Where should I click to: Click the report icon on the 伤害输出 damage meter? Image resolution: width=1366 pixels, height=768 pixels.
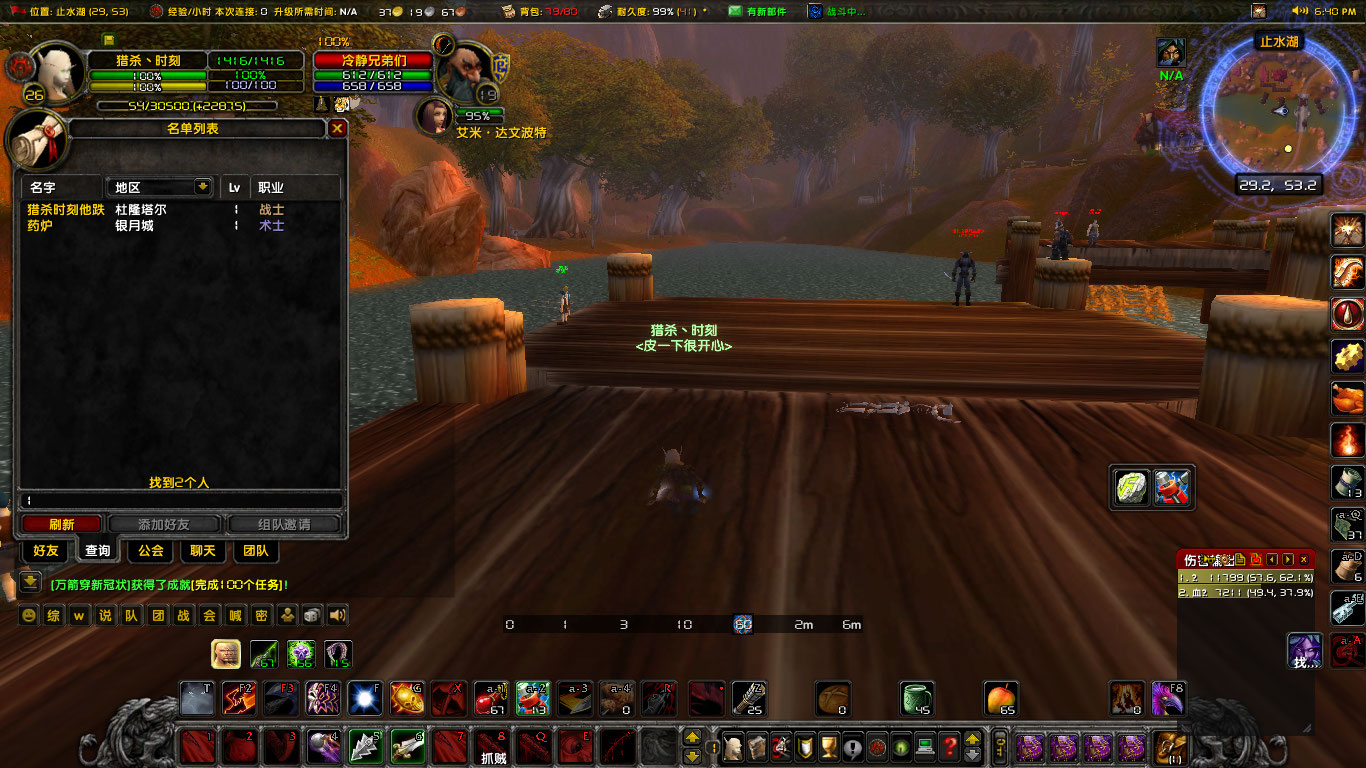pyautogui.click(x=1240, y=559)
